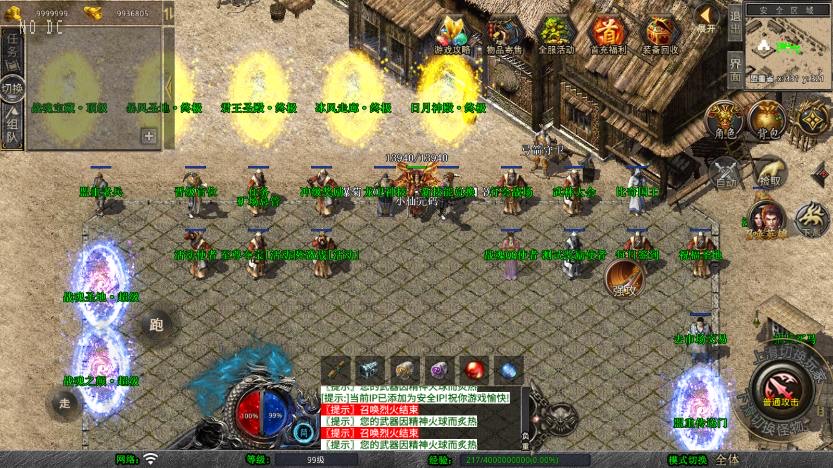
Task: Tap the 拾取 pickup button
Action: (x=768, y=173)
